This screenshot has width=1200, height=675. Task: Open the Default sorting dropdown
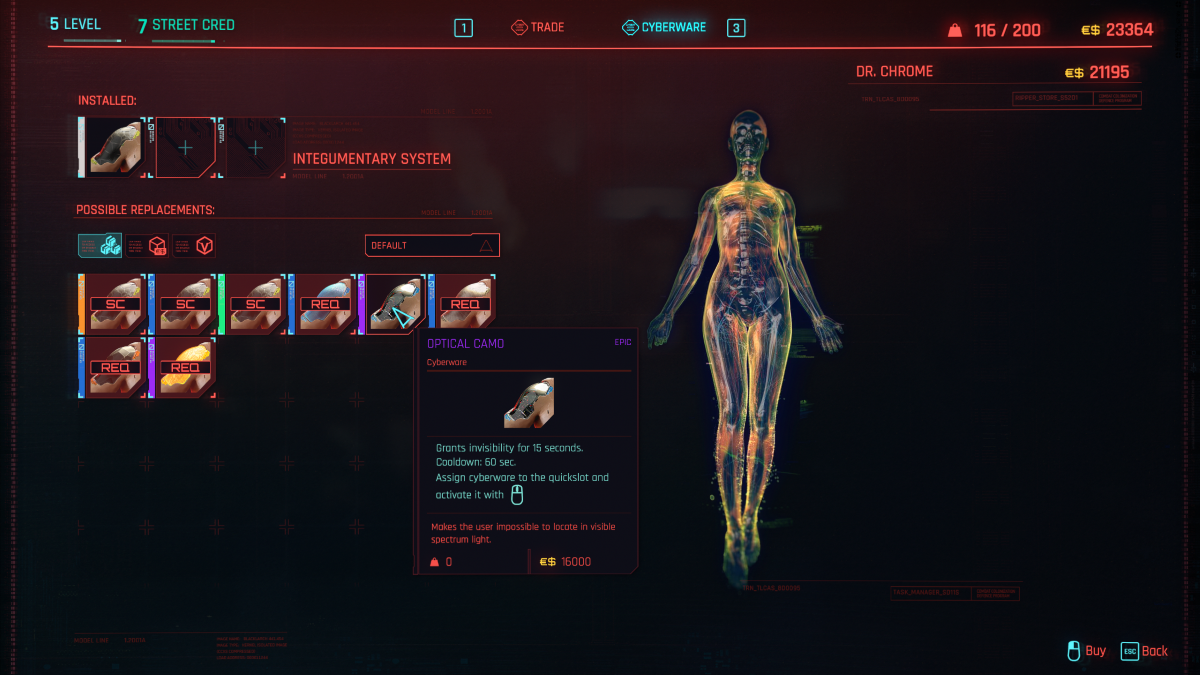point(431,245)
